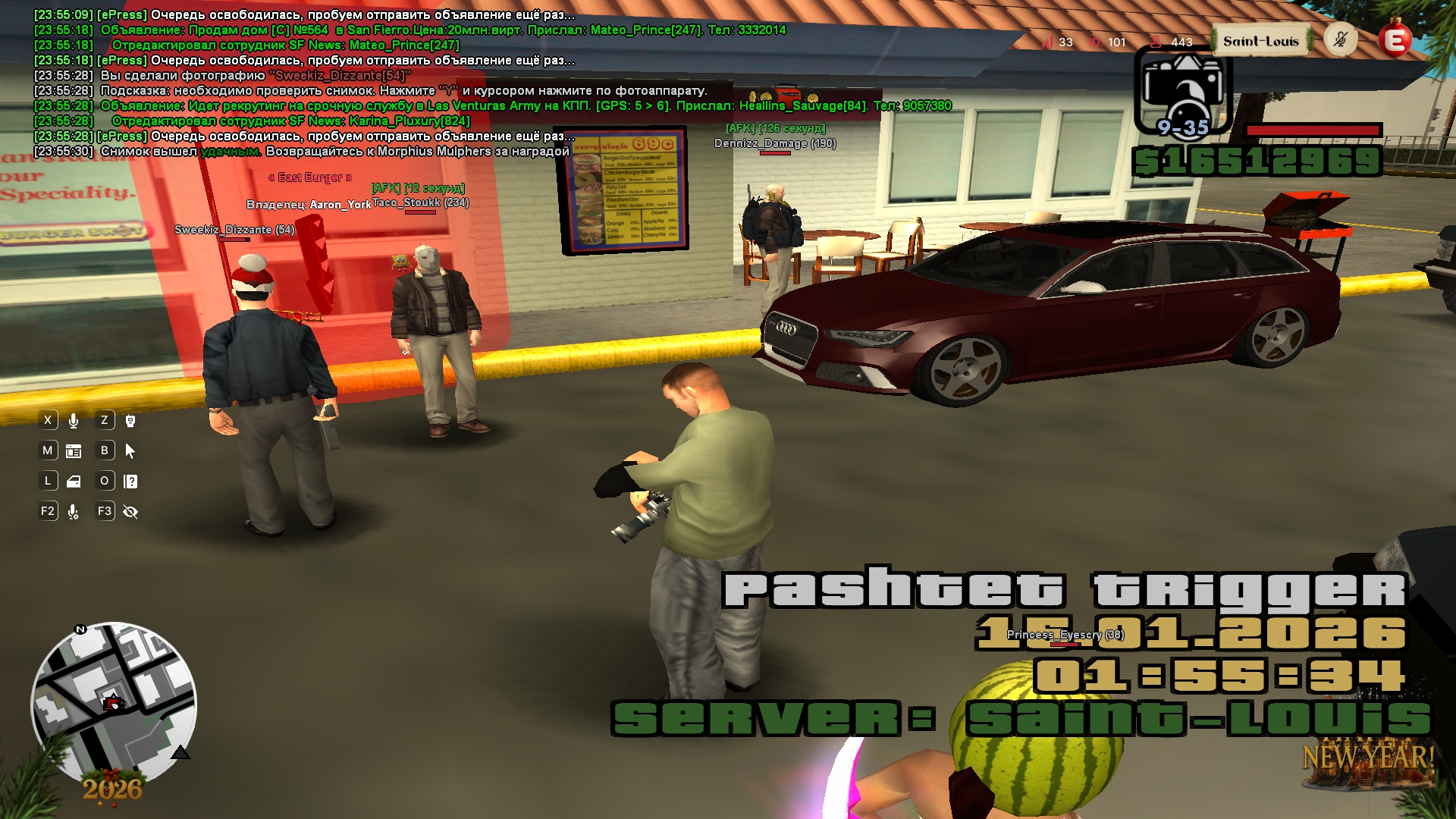This screenshot has height=819, width=1456.
Task: Toggle the muted microphone button
Action: pos(1340,39)
